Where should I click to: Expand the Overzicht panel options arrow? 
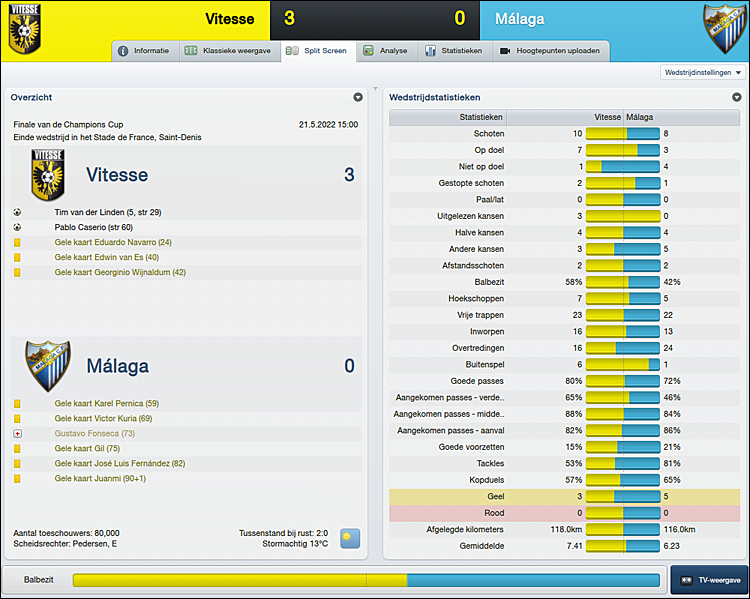coord(358,97)
